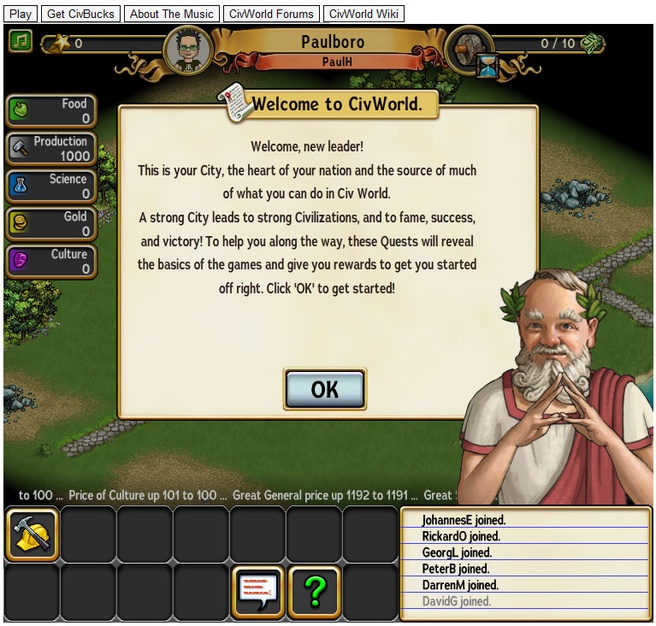Visit the CivWorld Forums
This screenshot has width=656, height=626.
pyautogui.click(x=271, y=14)
